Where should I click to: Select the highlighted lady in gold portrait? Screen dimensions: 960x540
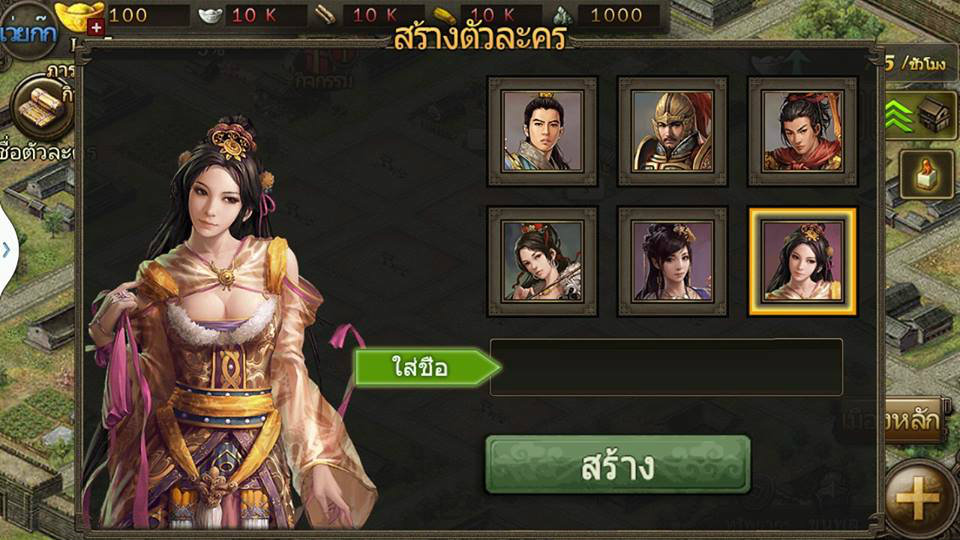click(x=802, y=261)
